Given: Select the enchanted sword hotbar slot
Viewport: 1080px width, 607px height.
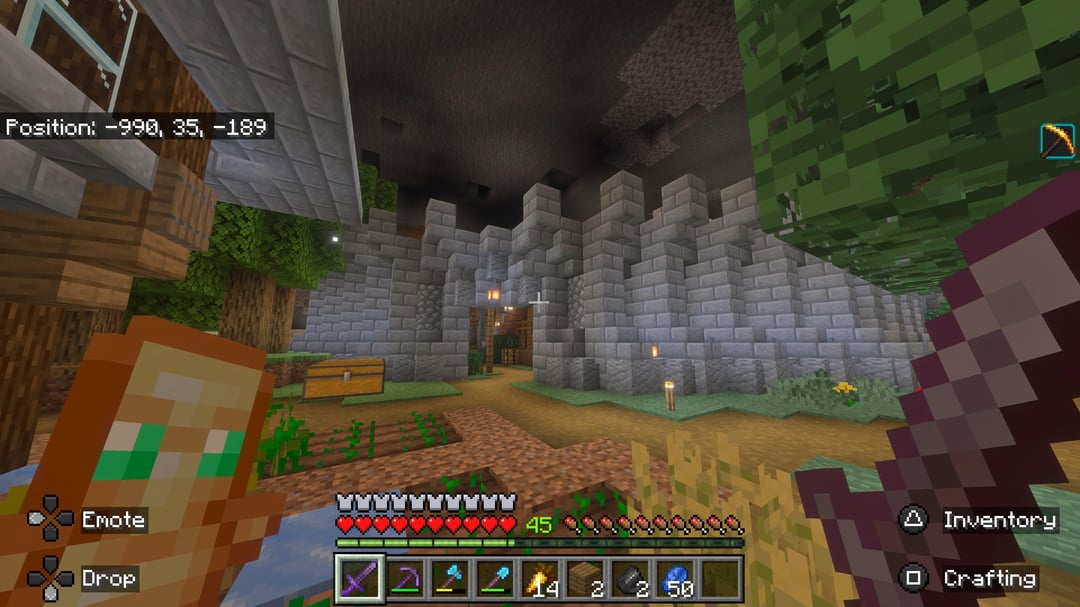Looking at the screenshot, I should pyautogui.click(x=358, y=580).
